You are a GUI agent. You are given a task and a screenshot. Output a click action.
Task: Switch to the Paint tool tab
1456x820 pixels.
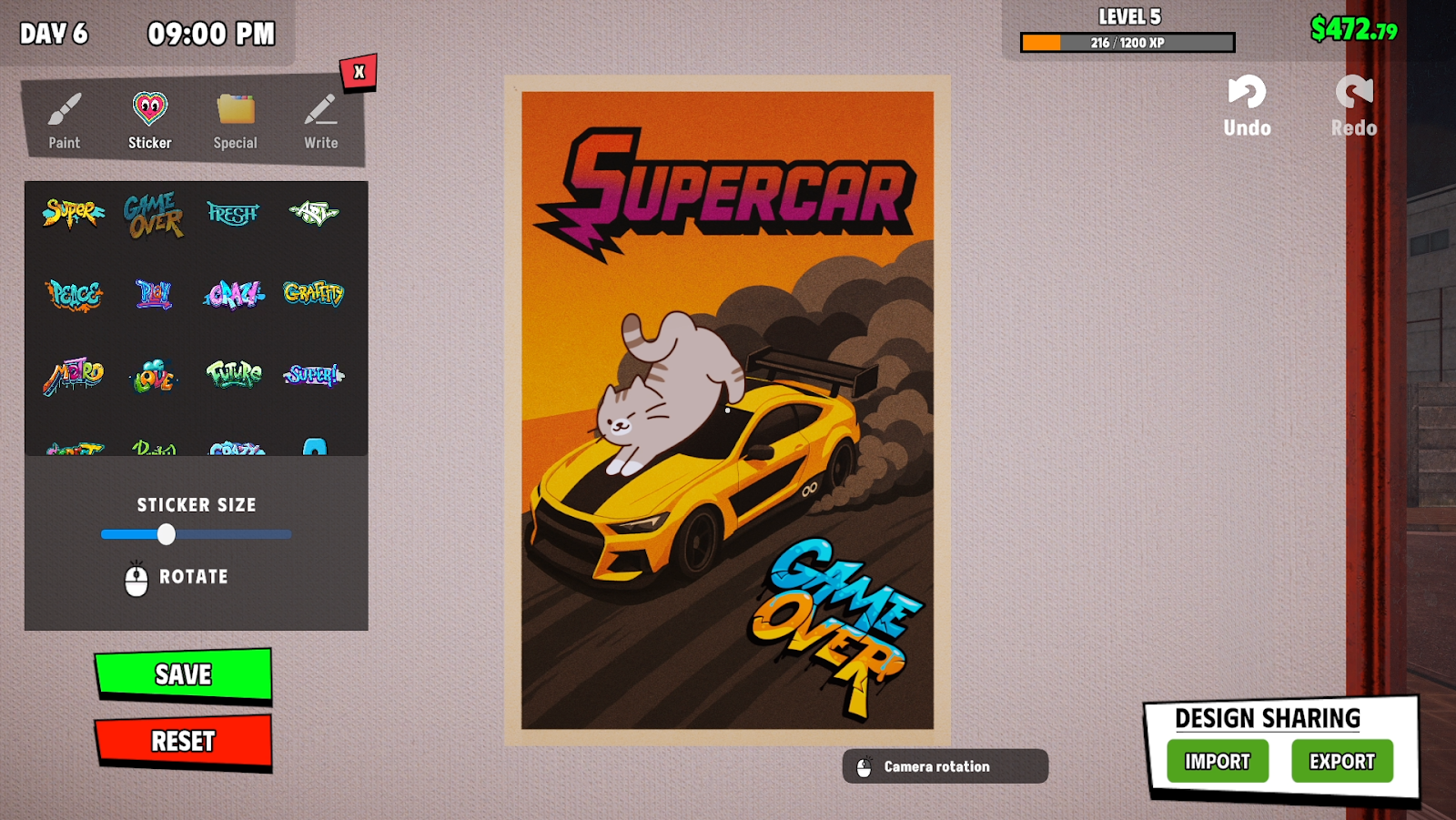pos(64,120)
